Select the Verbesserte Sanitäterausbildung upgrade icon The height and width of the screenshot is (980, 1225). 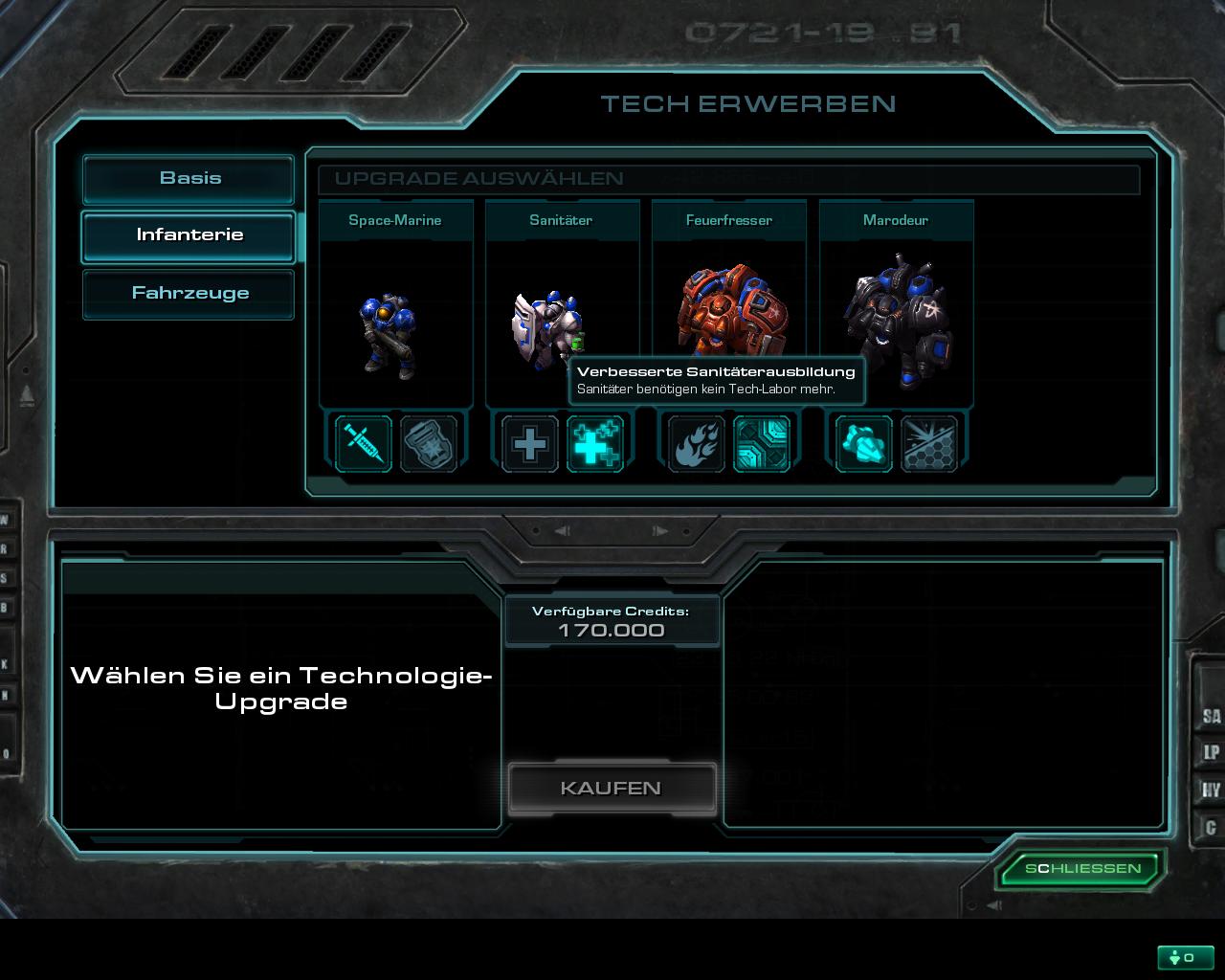(x=595, y=444)
